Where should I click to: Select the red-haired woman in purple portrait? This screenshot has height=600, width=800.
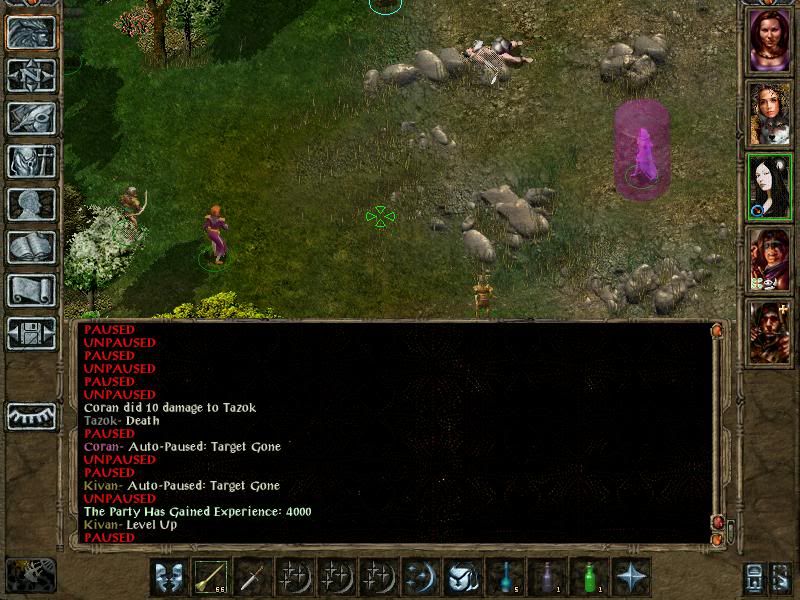(x=770, y=40)
